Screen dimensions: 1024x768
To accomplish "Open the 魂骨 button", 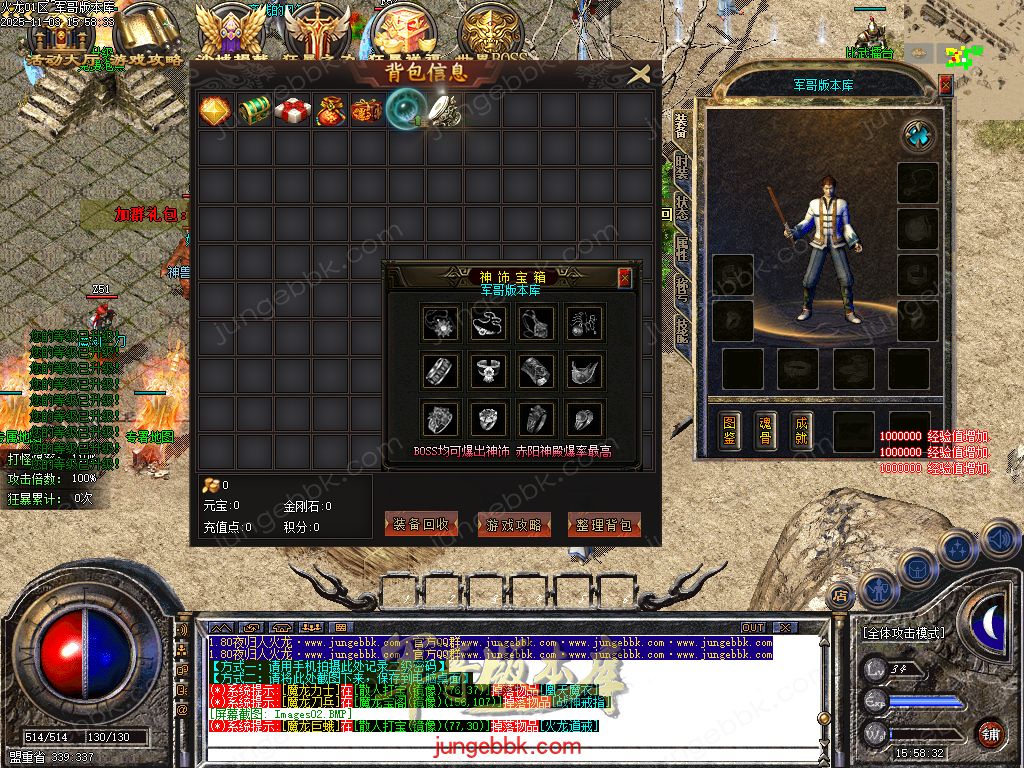I will pyautogui.click(x=765, y=430).
